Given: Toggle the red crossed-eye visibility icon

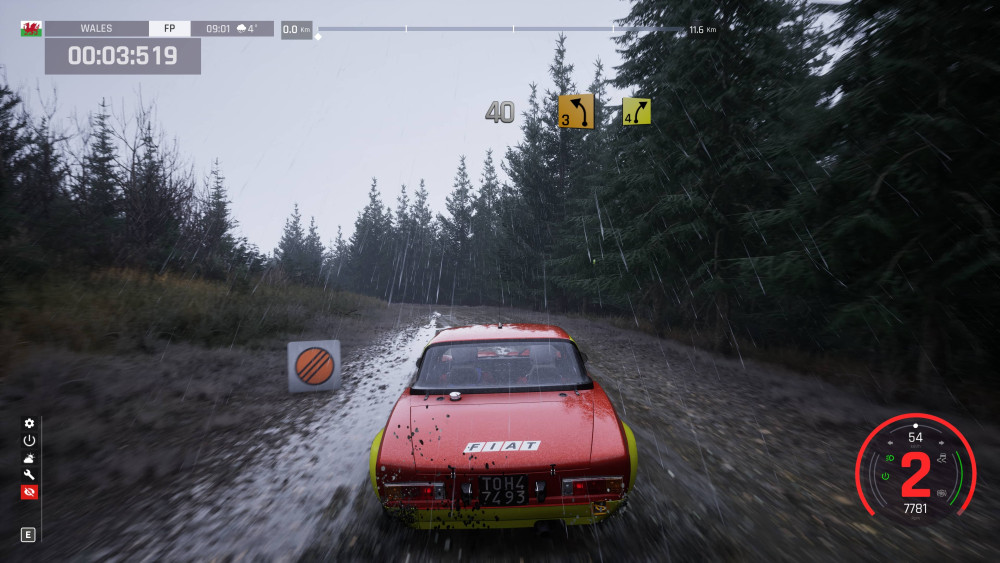Looking at the screenshot, I should tap(29, 492).
